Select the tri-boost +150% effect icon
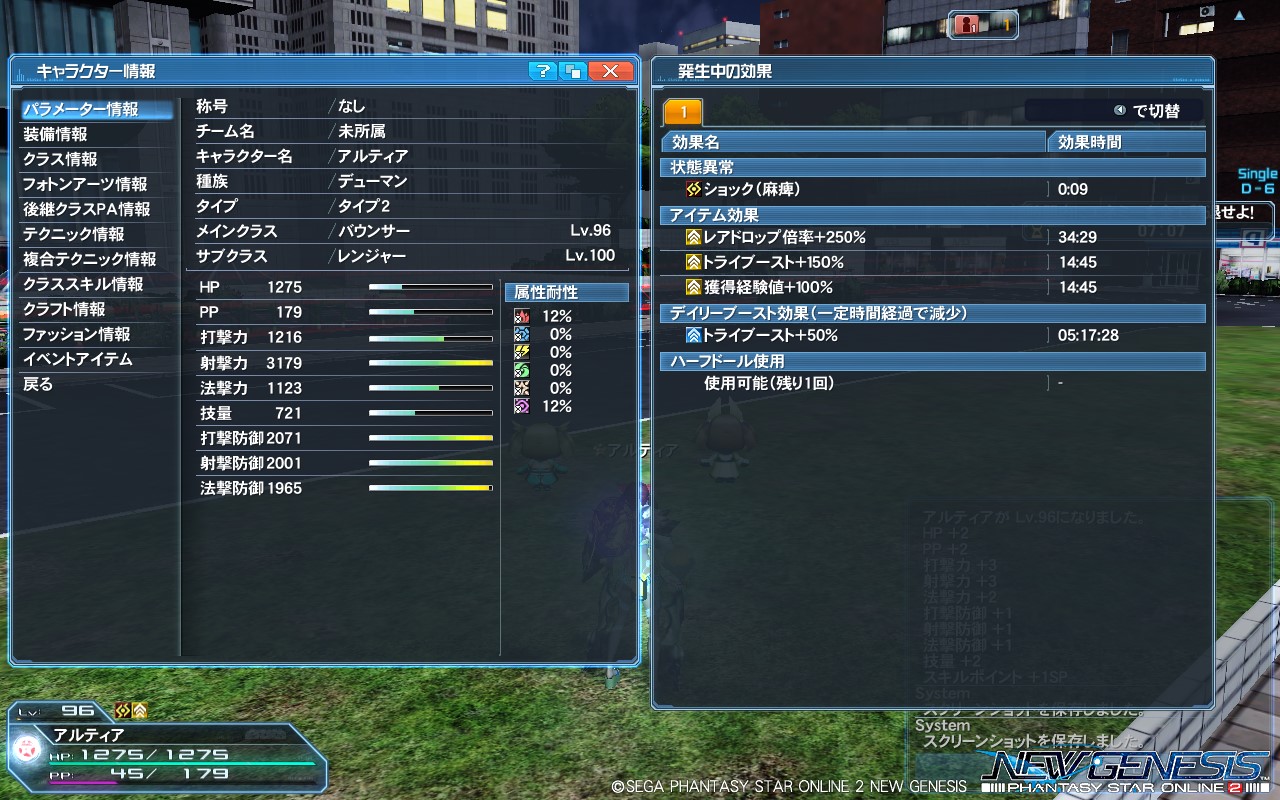The image size is (1280, 800). [693, 262]
